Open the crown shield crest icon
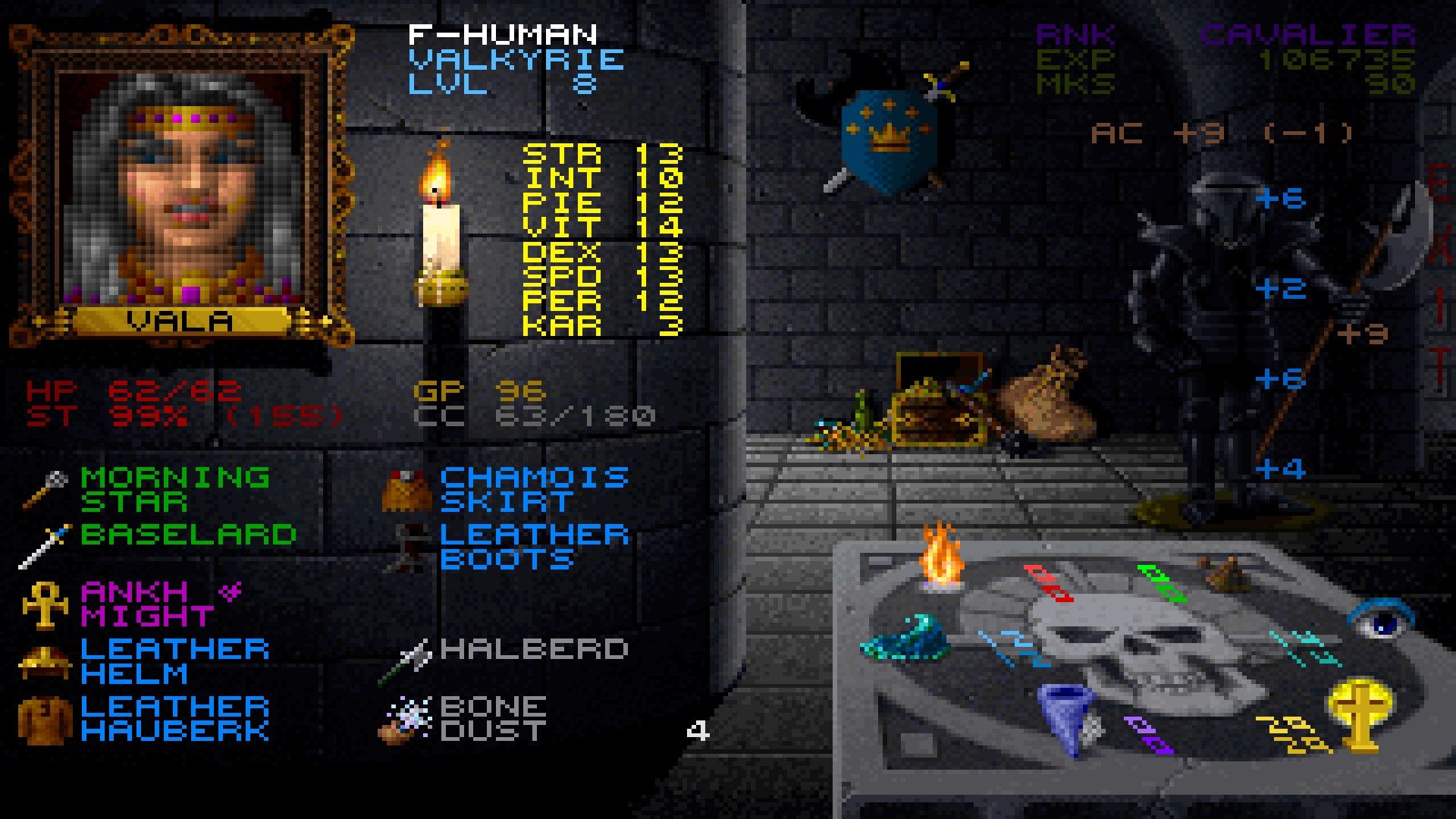This screenshot has height=819, width=1456. pos(887,140)
